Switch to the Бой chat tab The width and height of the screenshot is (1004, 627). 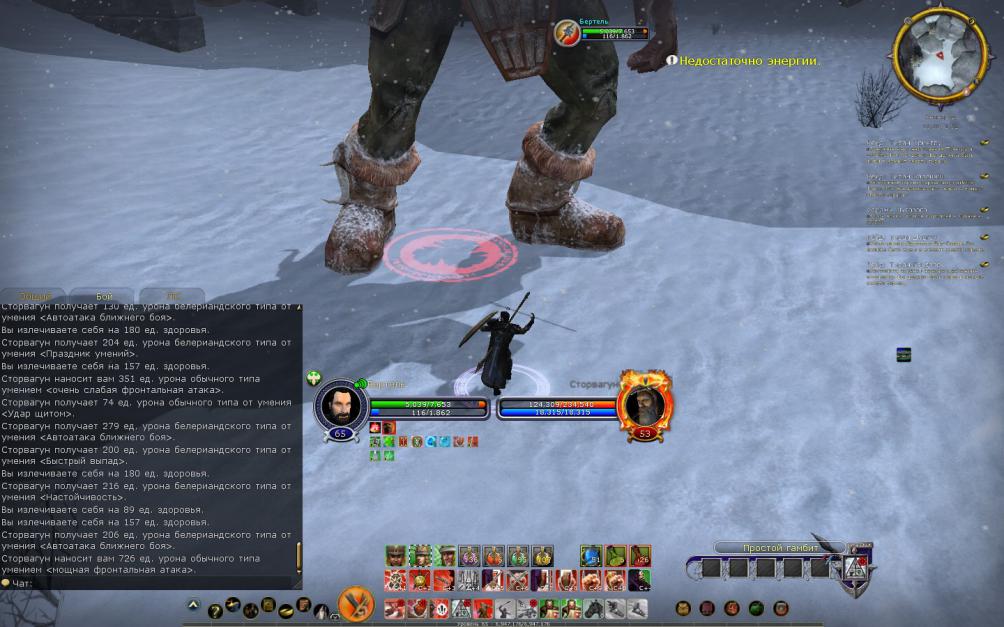click(104, 297)
